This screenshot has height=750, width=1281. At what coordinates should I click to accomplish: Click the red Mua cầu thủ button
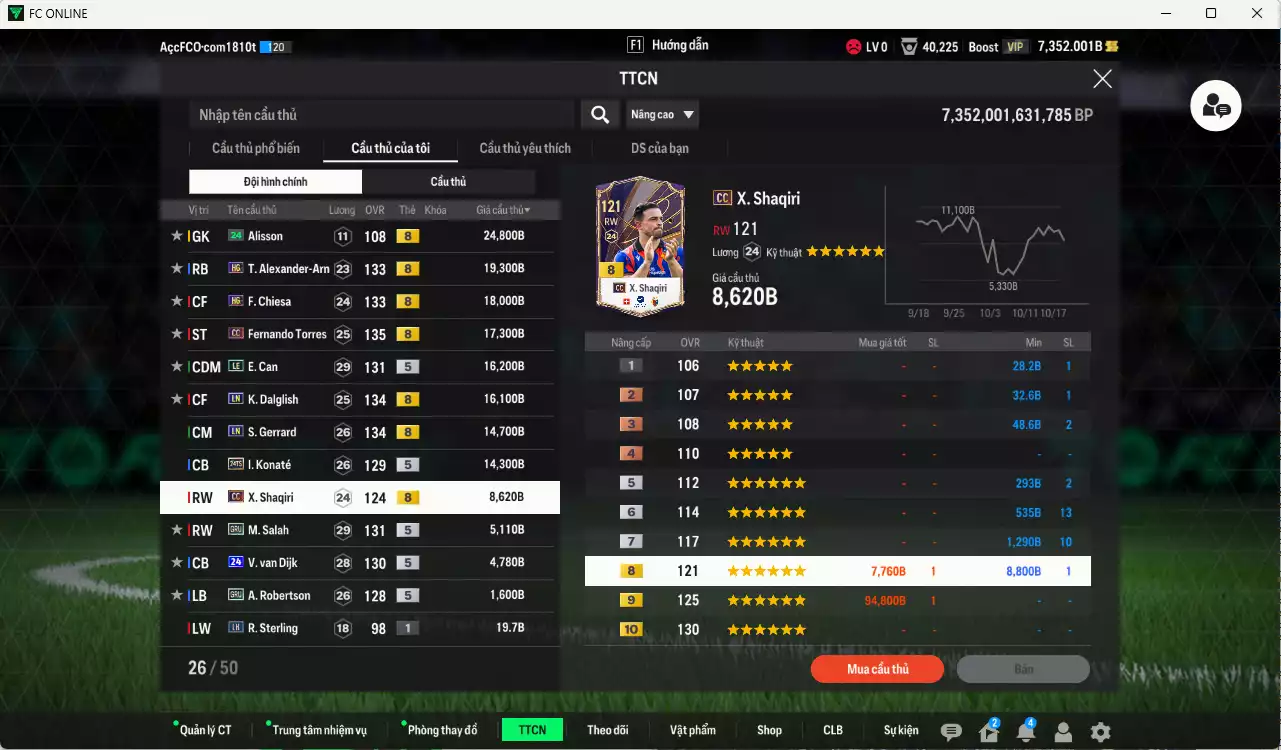tap(877, 669)
